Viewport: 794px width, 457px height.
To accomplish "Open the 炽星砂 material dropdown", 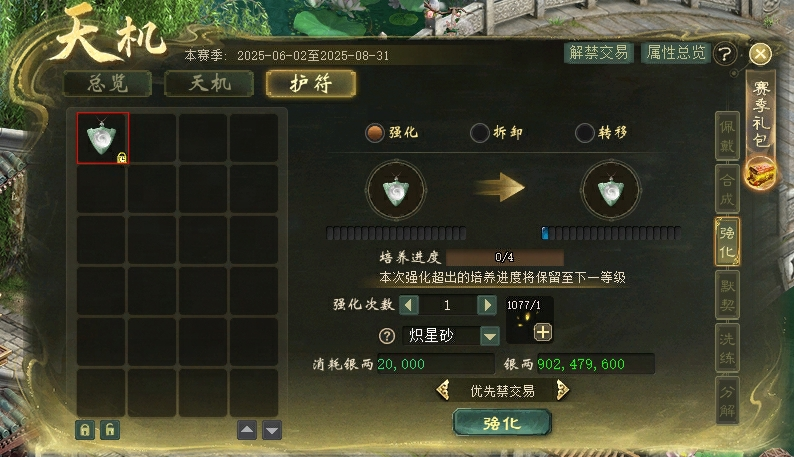I will [490, 336].
